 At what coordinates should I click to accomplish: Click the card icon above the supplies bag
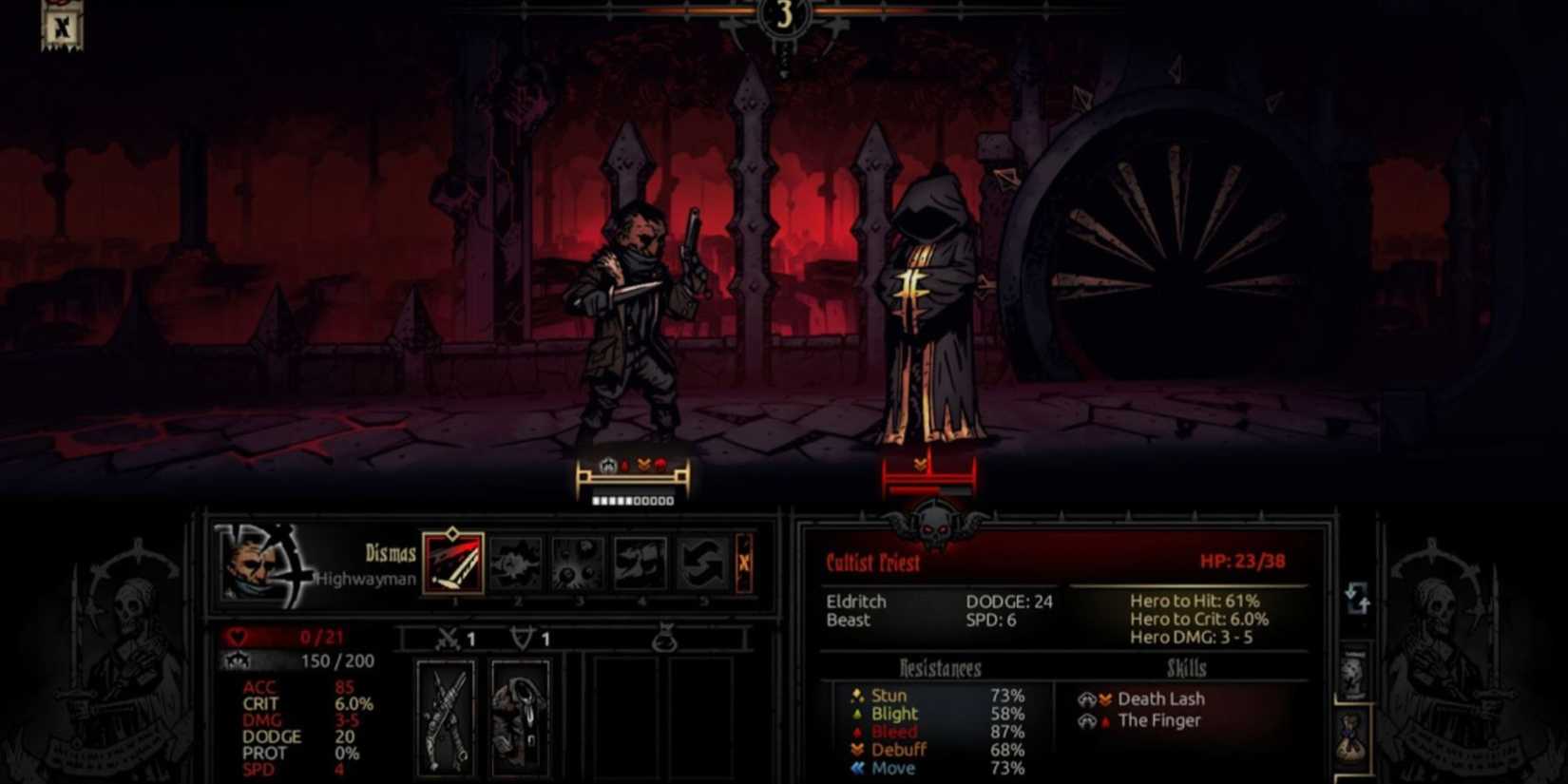tap(1353, 670)
